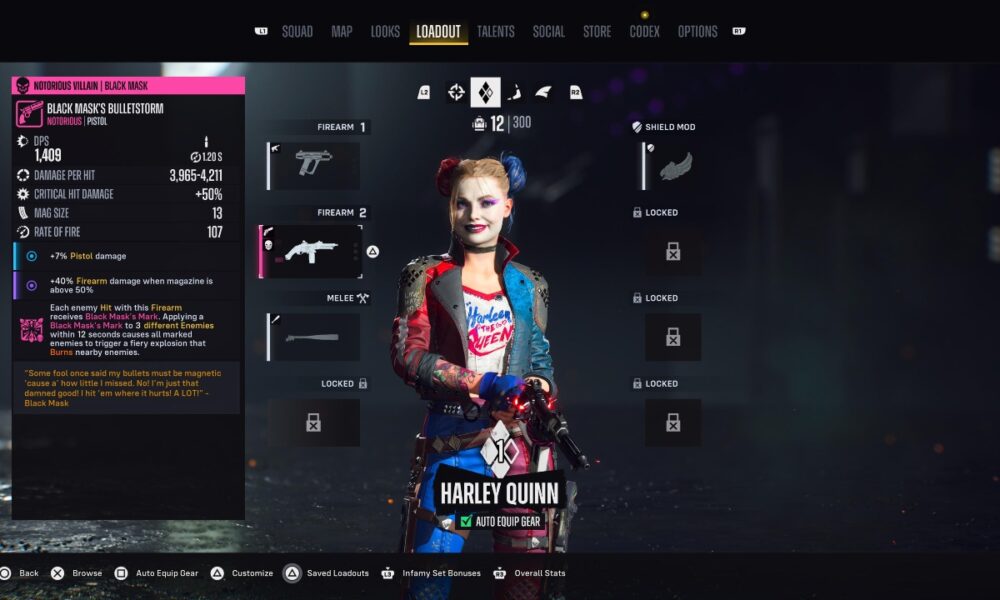The image size is (1000, 600).
Task: Select the Firearm 1 weapon slot
Action: (x=314, y=165)
